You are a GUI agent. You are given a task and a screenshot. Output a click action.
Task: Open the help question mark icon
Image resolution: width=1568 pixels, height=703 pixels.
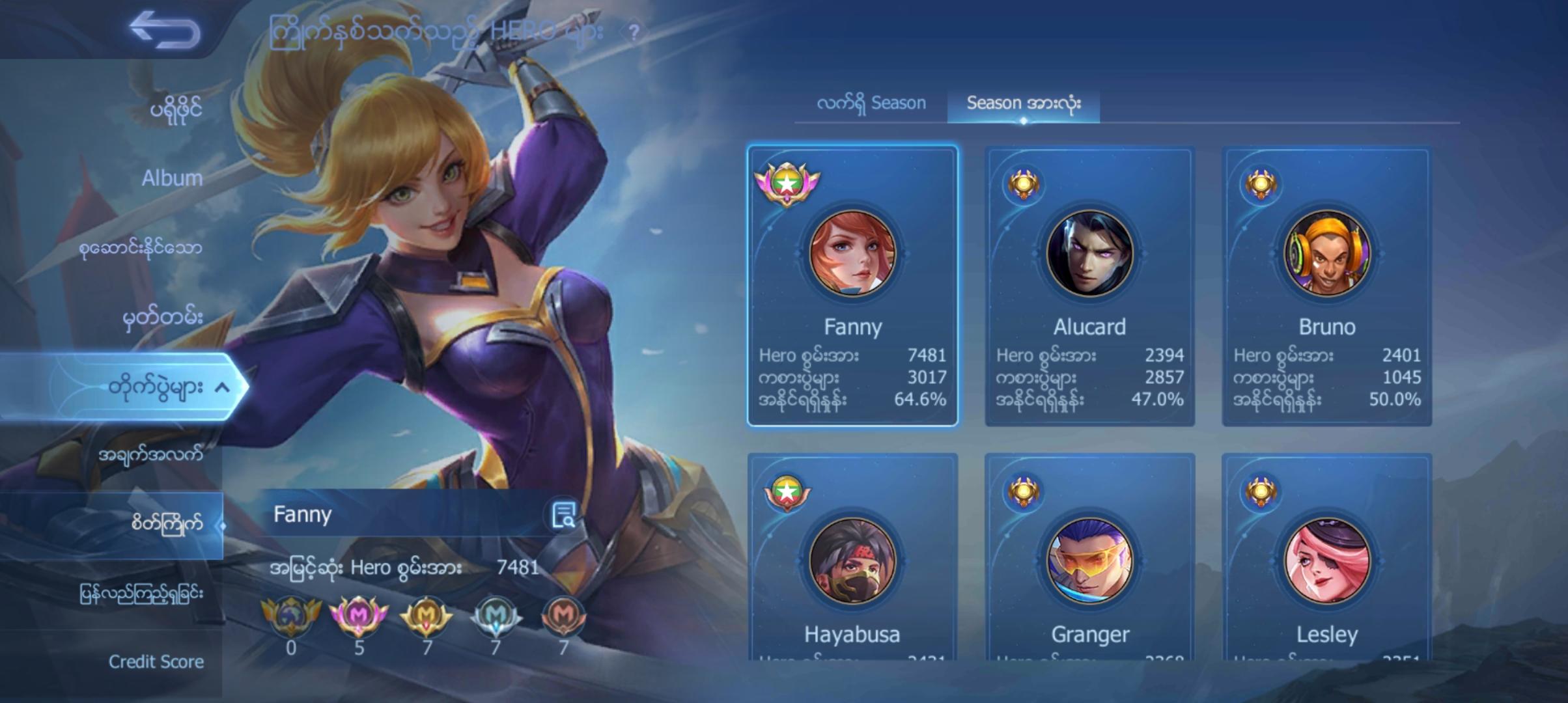coord(633,31)
